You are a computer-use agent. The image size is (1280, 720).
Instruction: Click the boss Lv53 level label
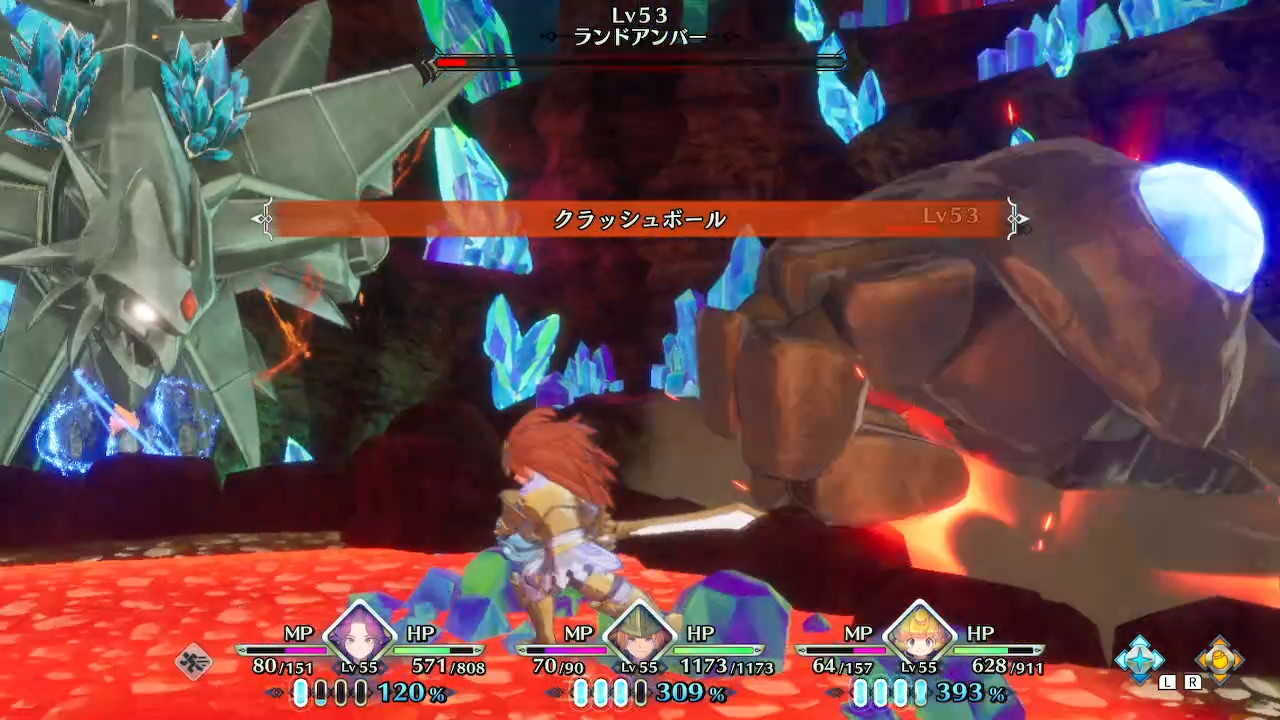640,13
